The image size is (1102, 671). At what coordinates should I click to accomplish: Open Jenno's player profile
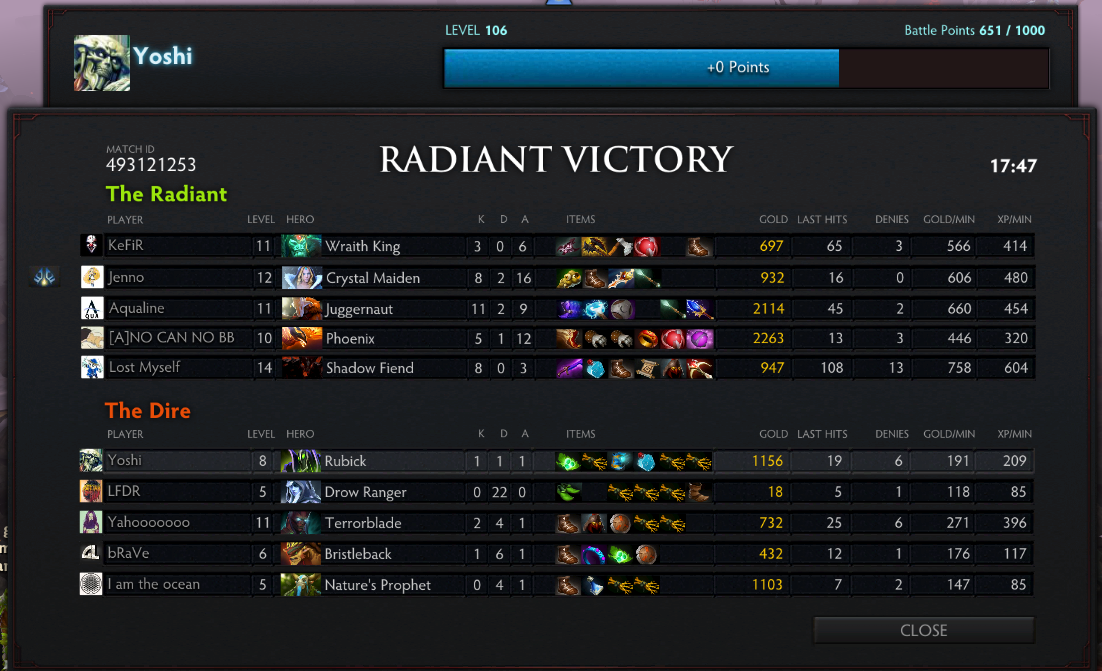(x=126, y=277)
